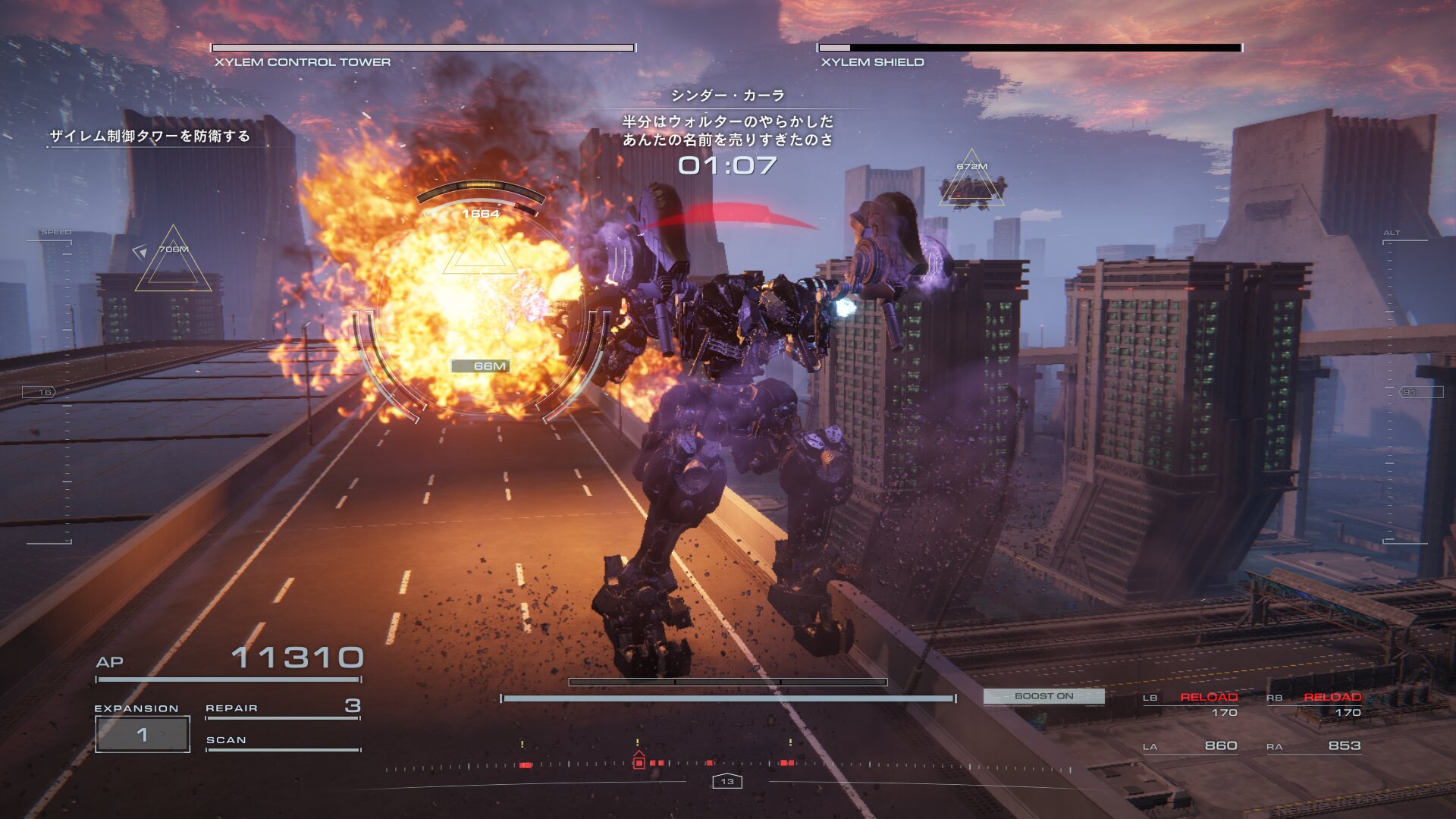Activate the Scan gauge

282,742
